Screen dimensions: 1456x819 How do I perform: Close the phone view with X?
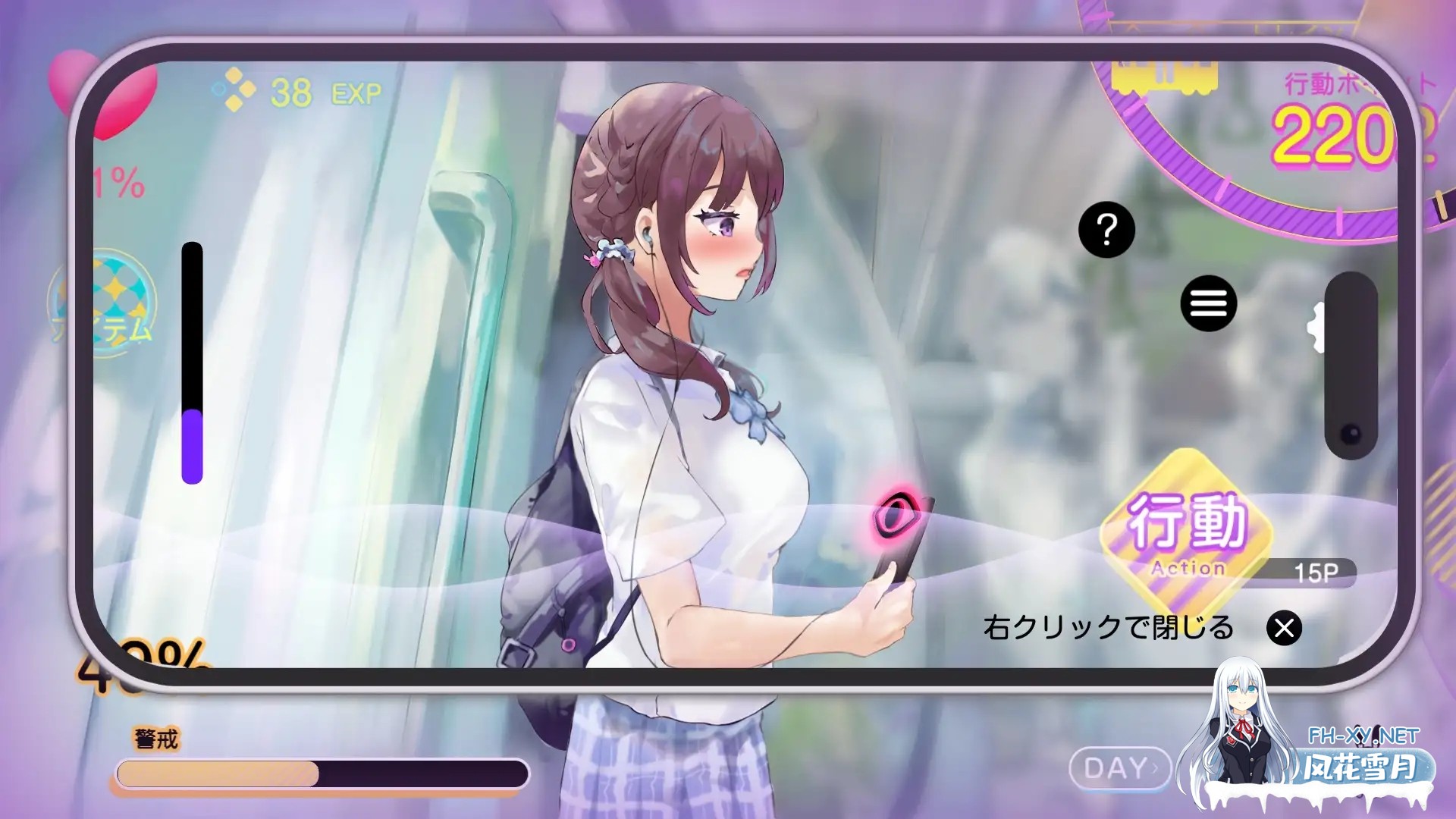point(1284,628)
